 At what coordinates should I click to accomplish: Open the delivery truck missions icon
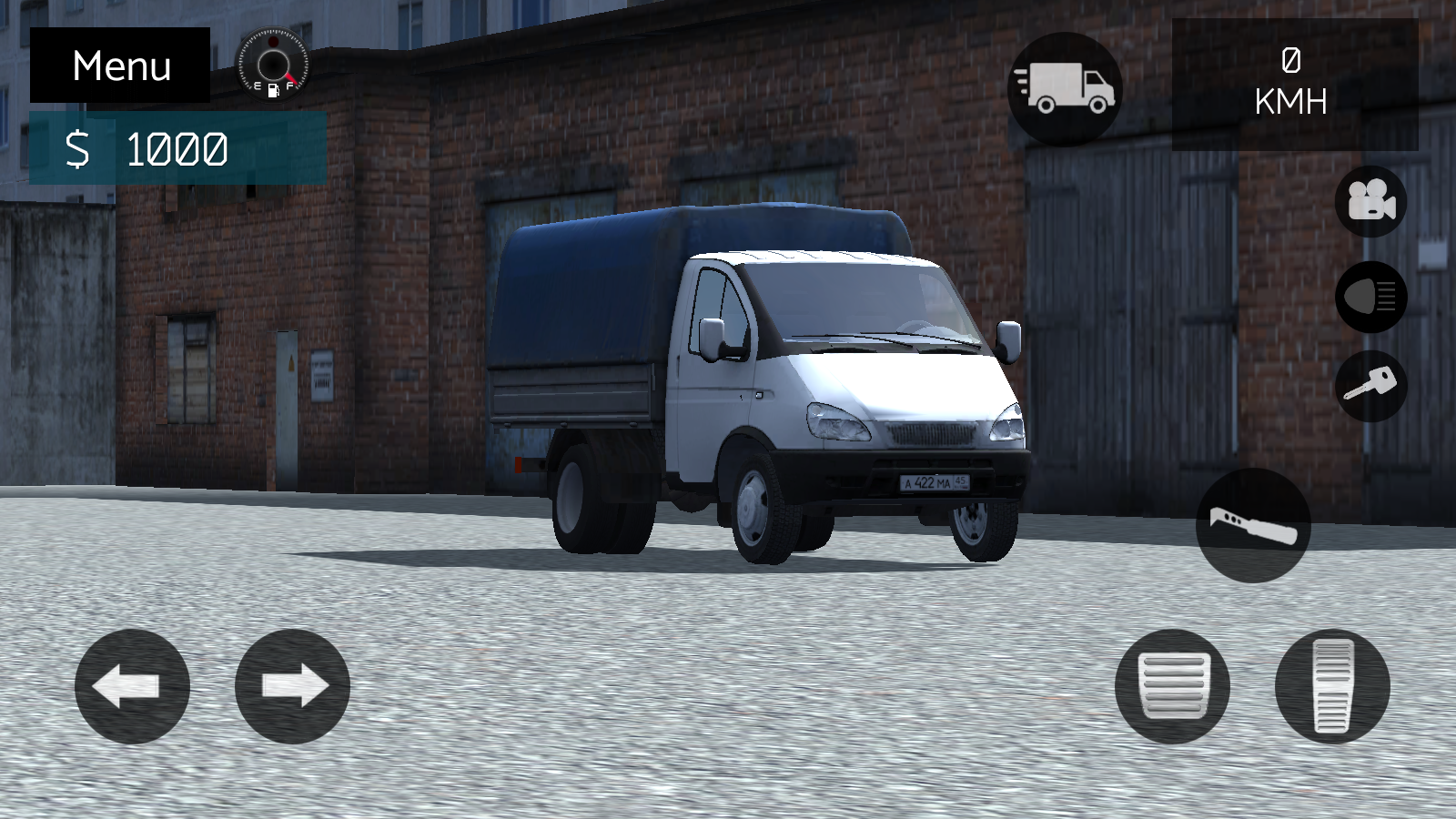pos(1066,86)
